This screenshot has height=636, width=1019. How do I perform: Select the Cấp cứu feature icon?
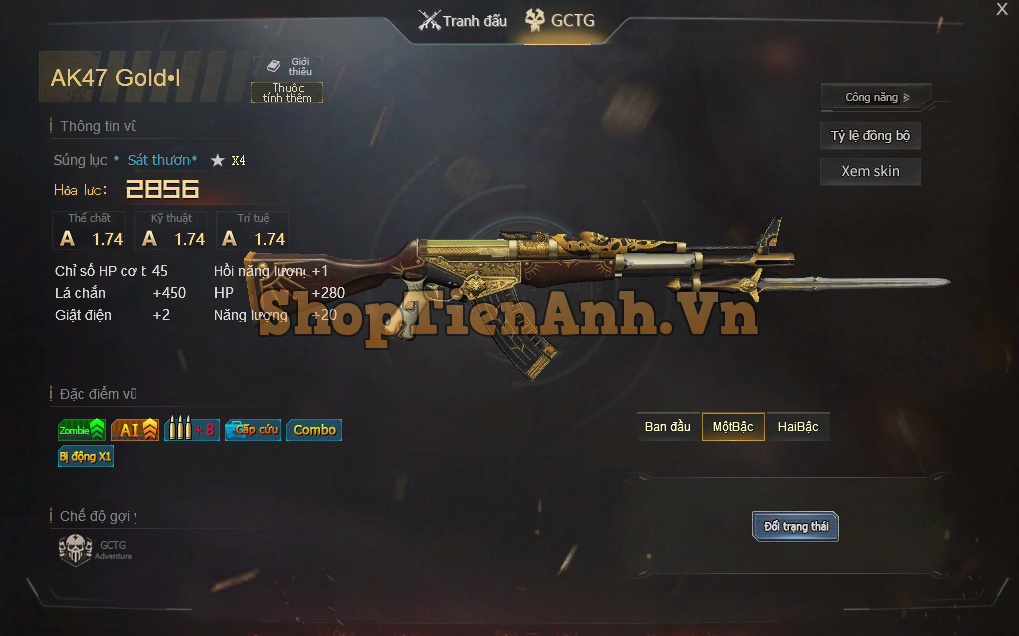tap(252, 430)
